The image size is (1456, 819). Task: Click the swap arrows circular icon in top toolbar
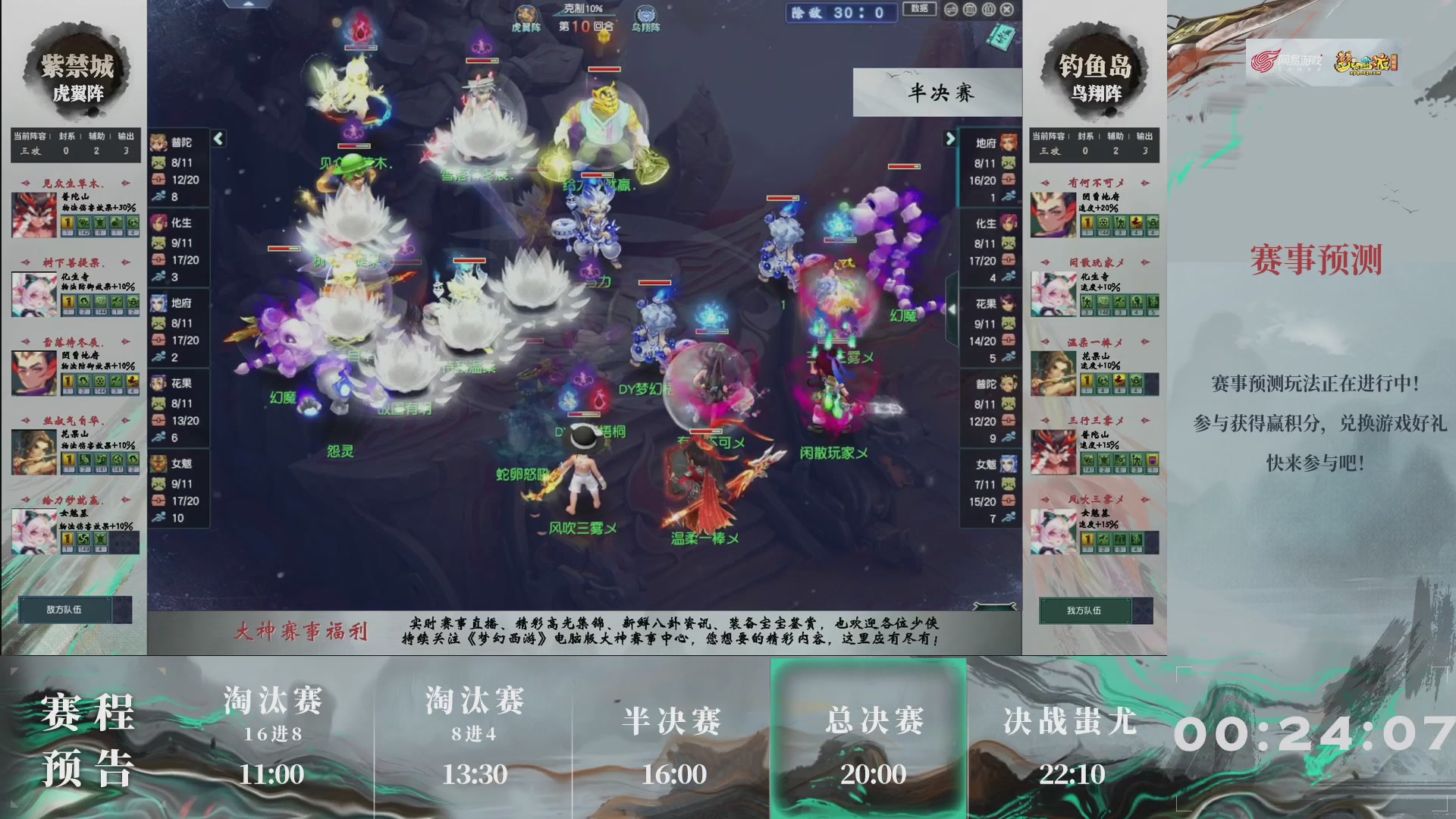click(x=950, y=10)
